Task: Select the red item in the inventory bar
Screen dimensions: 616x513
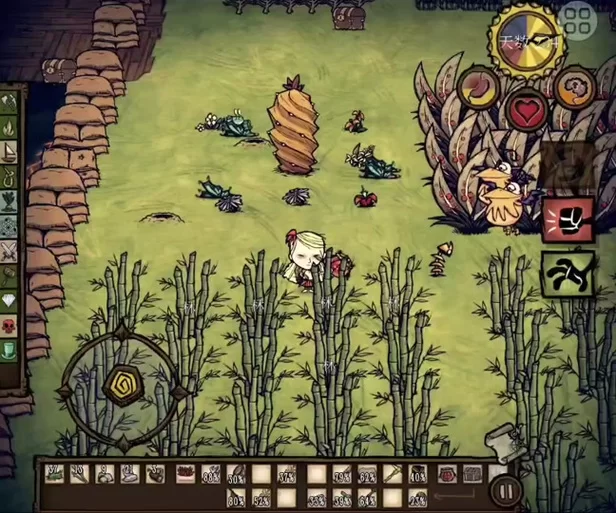Action: pos(184,473)
